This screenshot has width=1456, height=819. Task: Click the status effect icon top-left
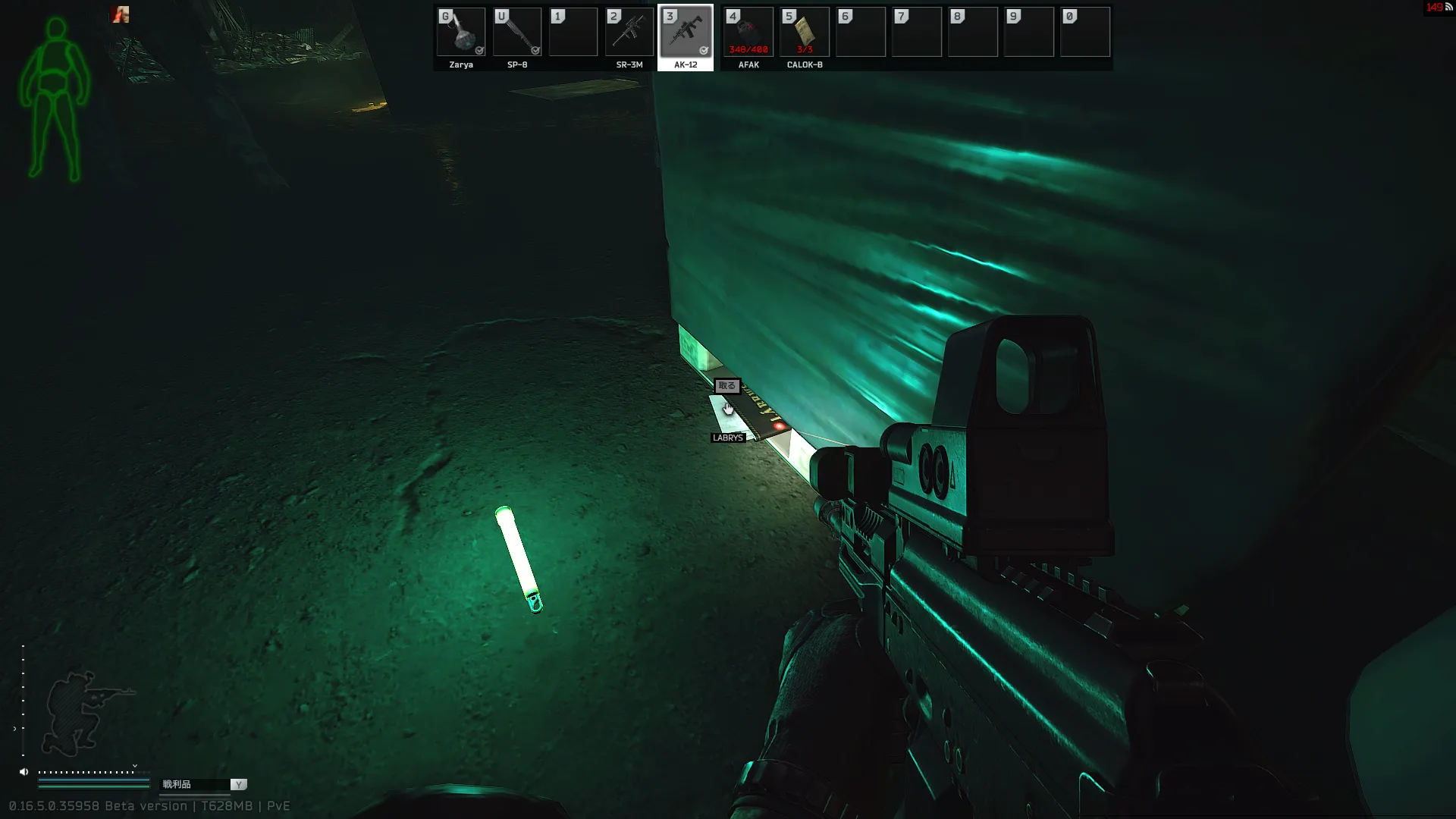(x=121, y=14)
